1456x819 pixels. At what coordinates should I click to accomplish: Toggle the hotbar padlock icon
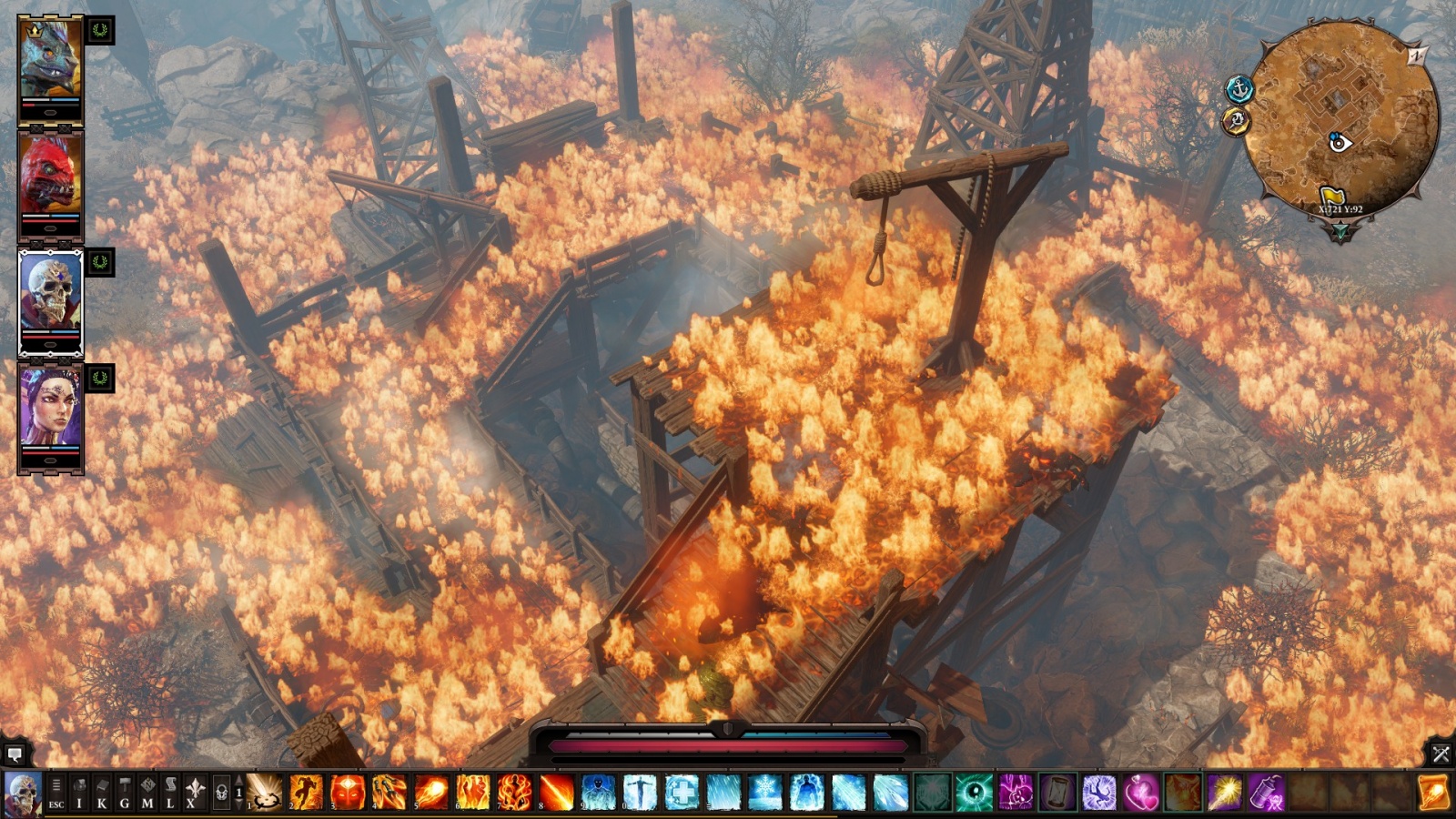coord(220,794)
